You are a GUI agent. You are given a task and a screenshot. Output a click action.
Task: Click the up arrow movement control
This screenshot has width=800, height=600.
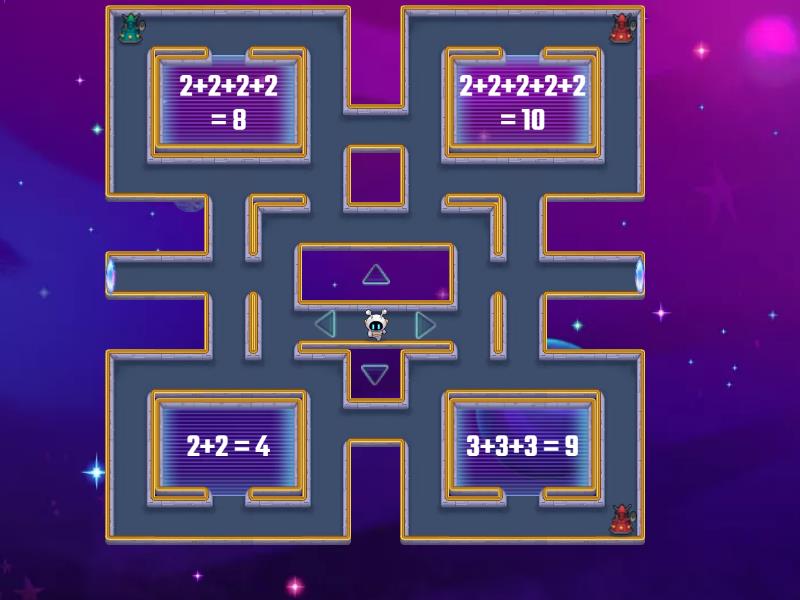click(x=375, y=274)
